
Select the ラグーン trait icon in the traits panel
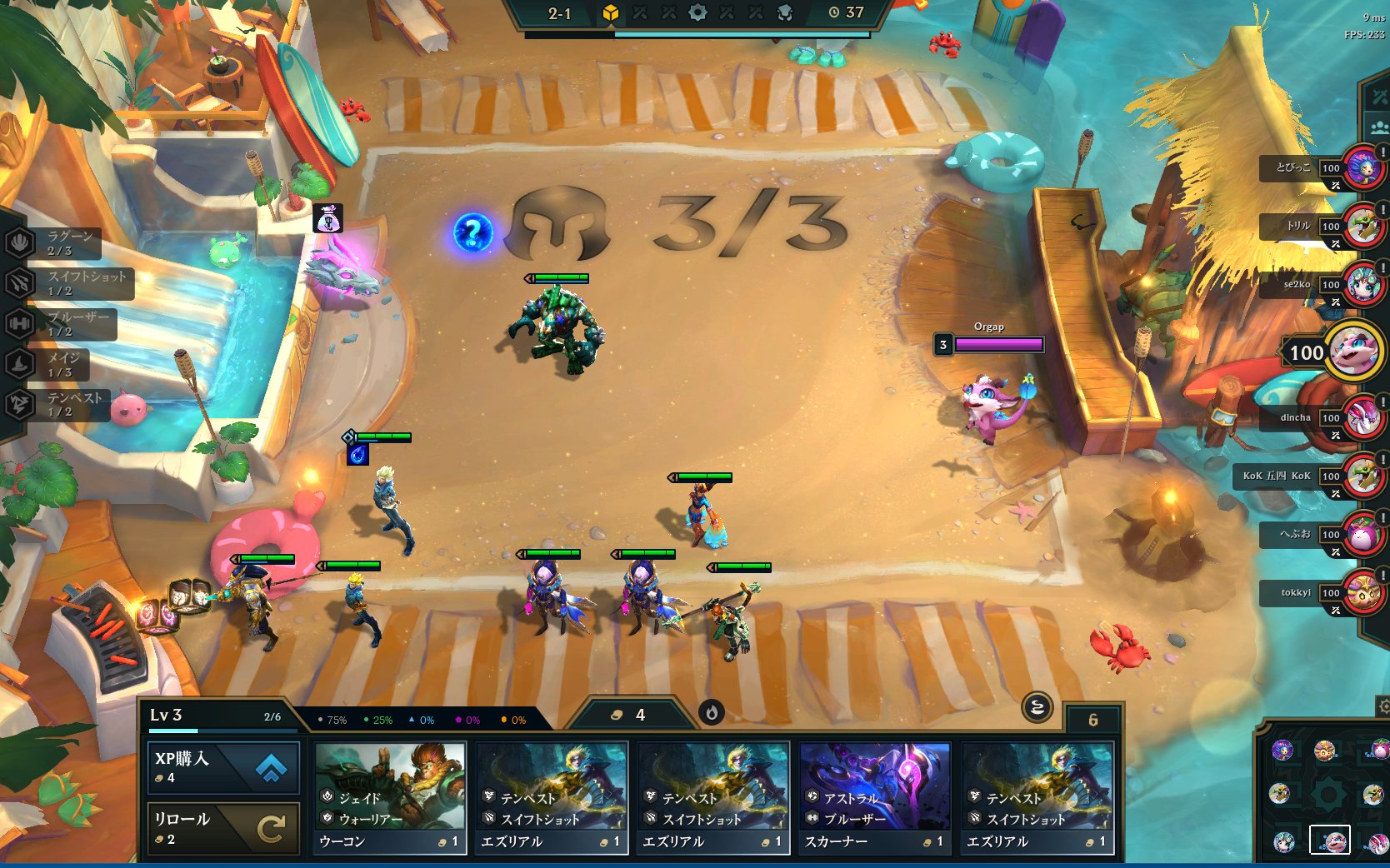tap(20, 243)
